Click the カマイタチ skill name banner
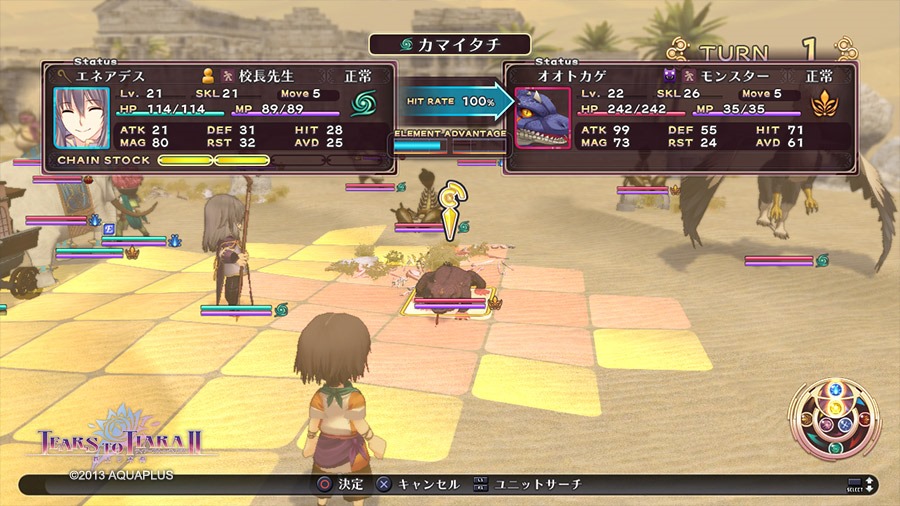The height and width of the screenshot is (506, 900). (449, 44)
